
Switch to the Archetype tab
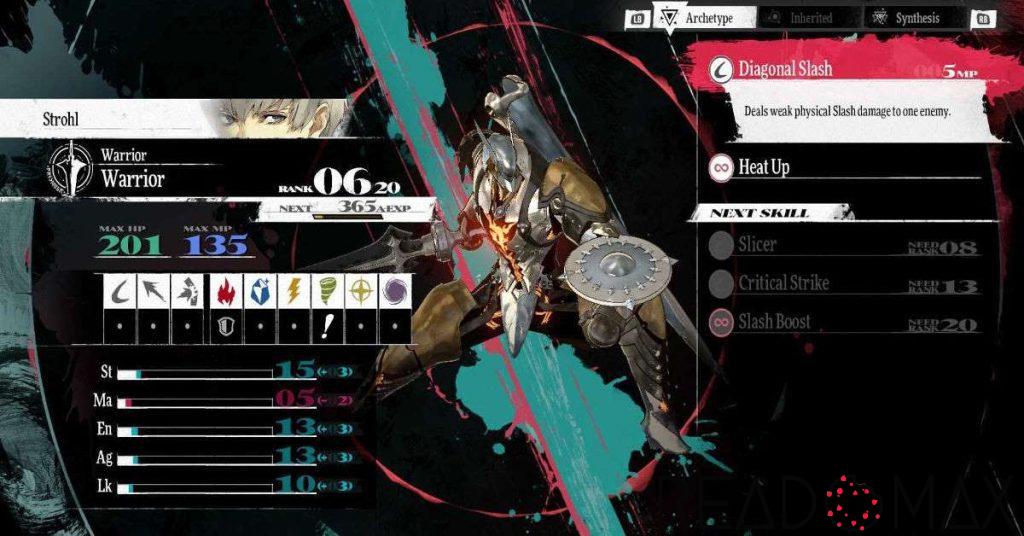[704, 18]
